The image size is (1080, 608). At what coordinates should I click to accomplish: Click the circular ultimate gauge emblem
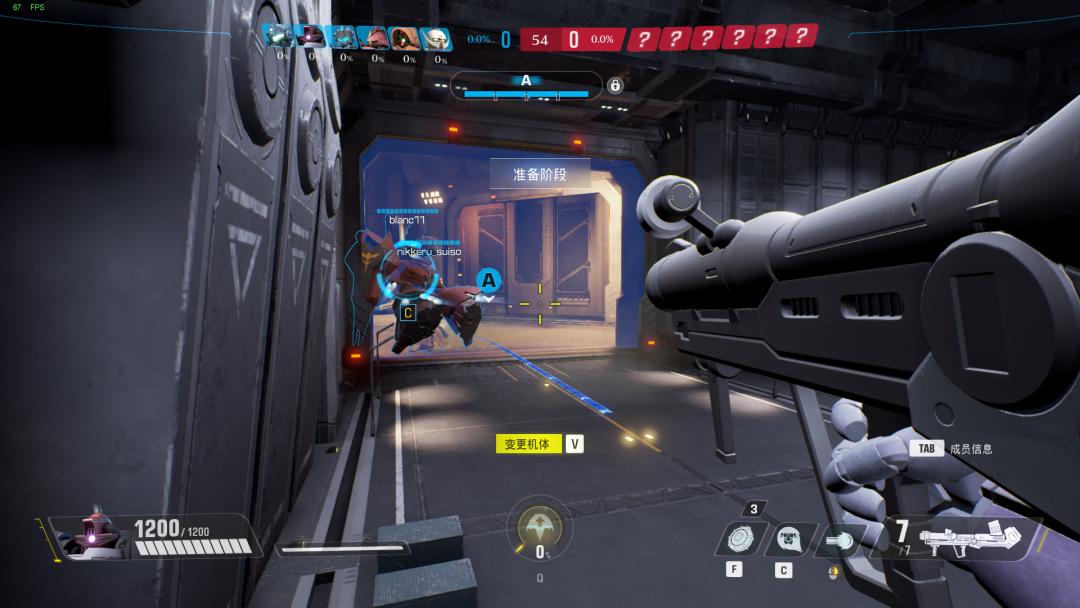(539, 524)
